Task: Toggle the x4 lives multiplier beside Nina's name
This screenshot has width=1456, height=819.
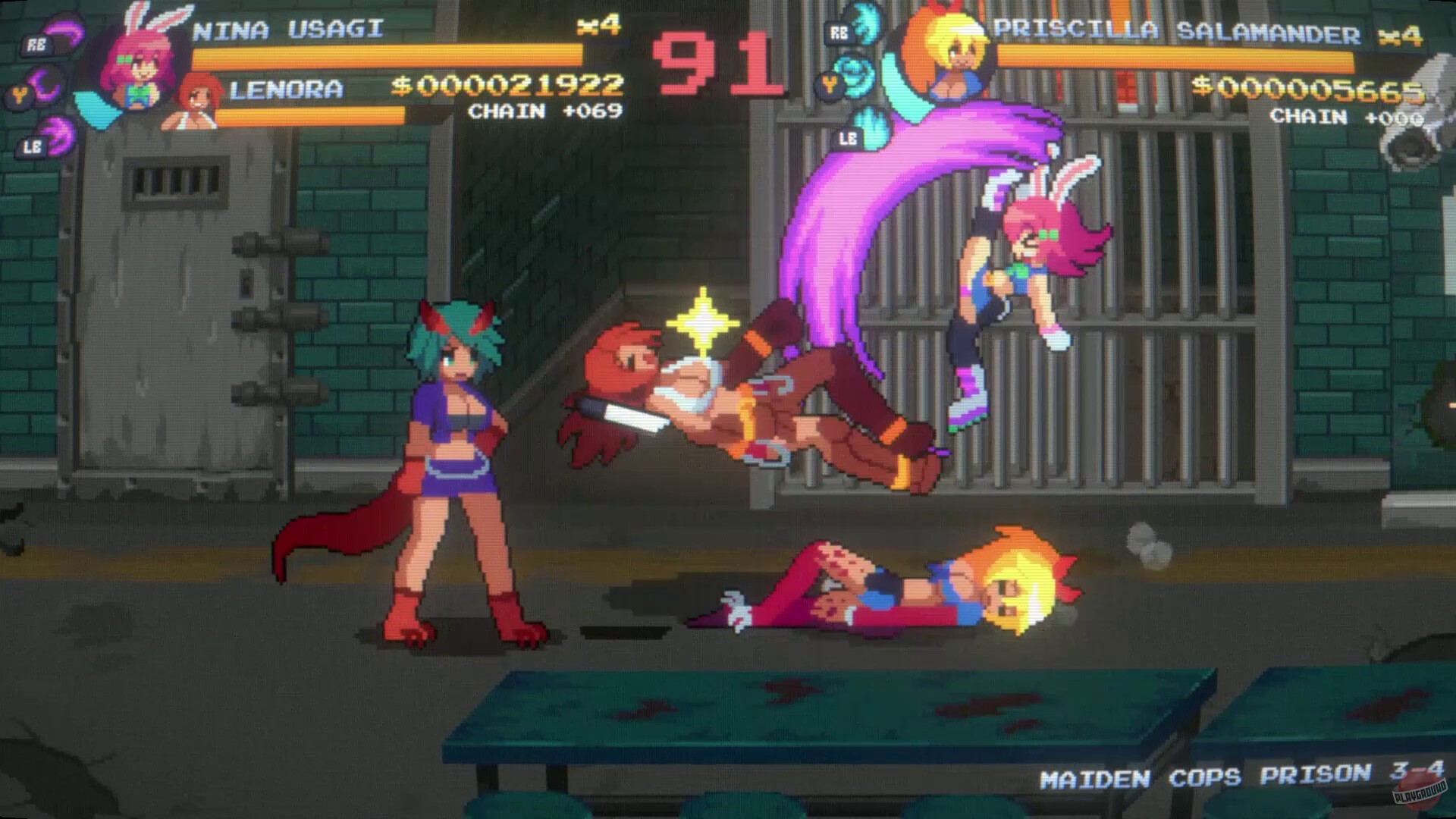Action: tap(598, 25)
